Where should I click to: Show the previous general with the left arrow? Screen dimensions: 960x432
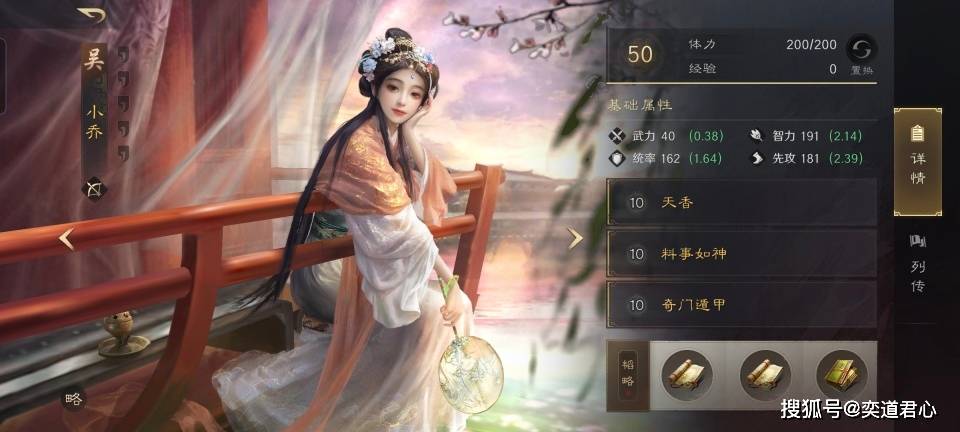(66, 239)
